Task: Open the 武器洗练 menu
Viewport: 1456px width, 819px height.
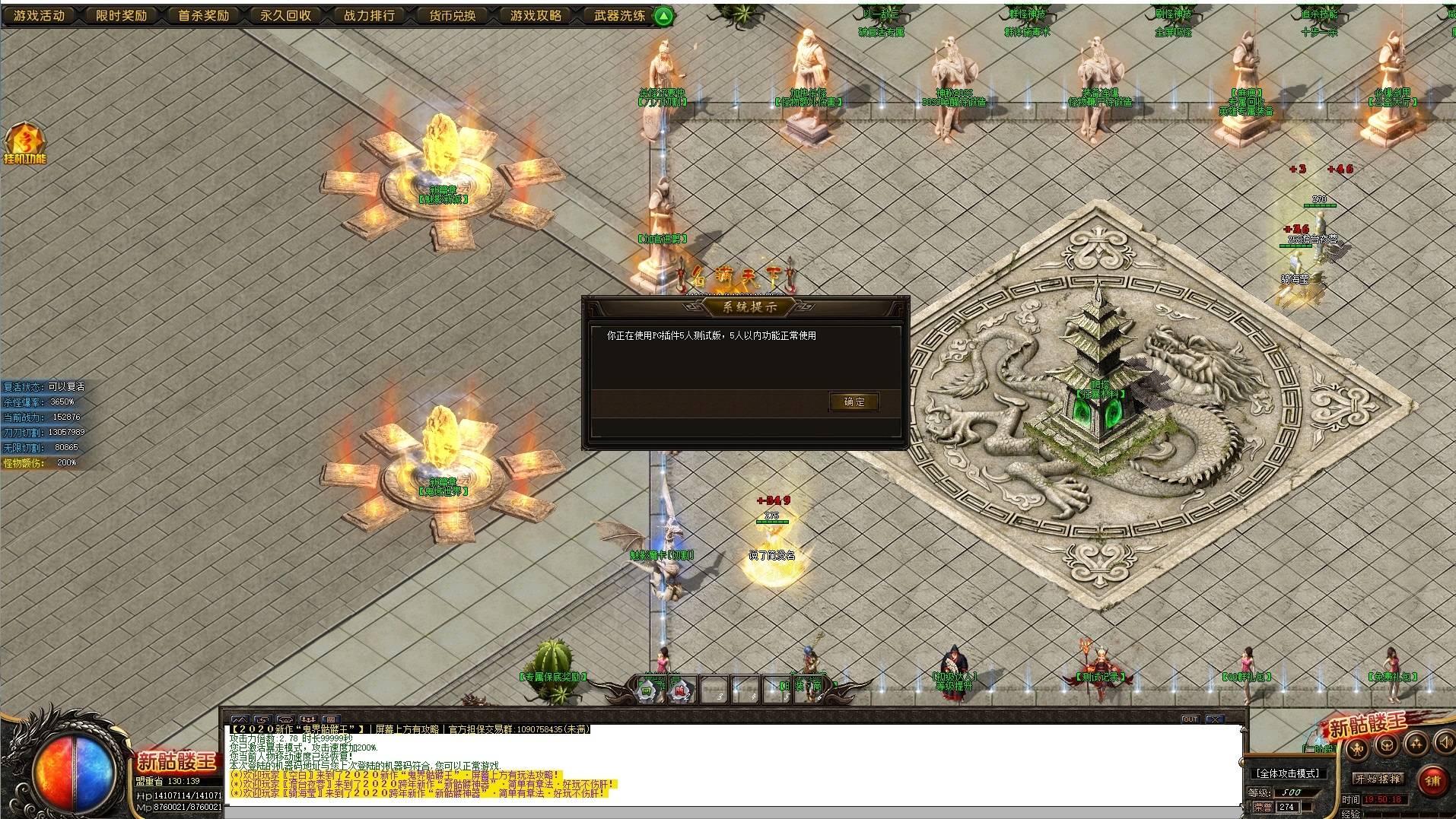Action: 618,15
